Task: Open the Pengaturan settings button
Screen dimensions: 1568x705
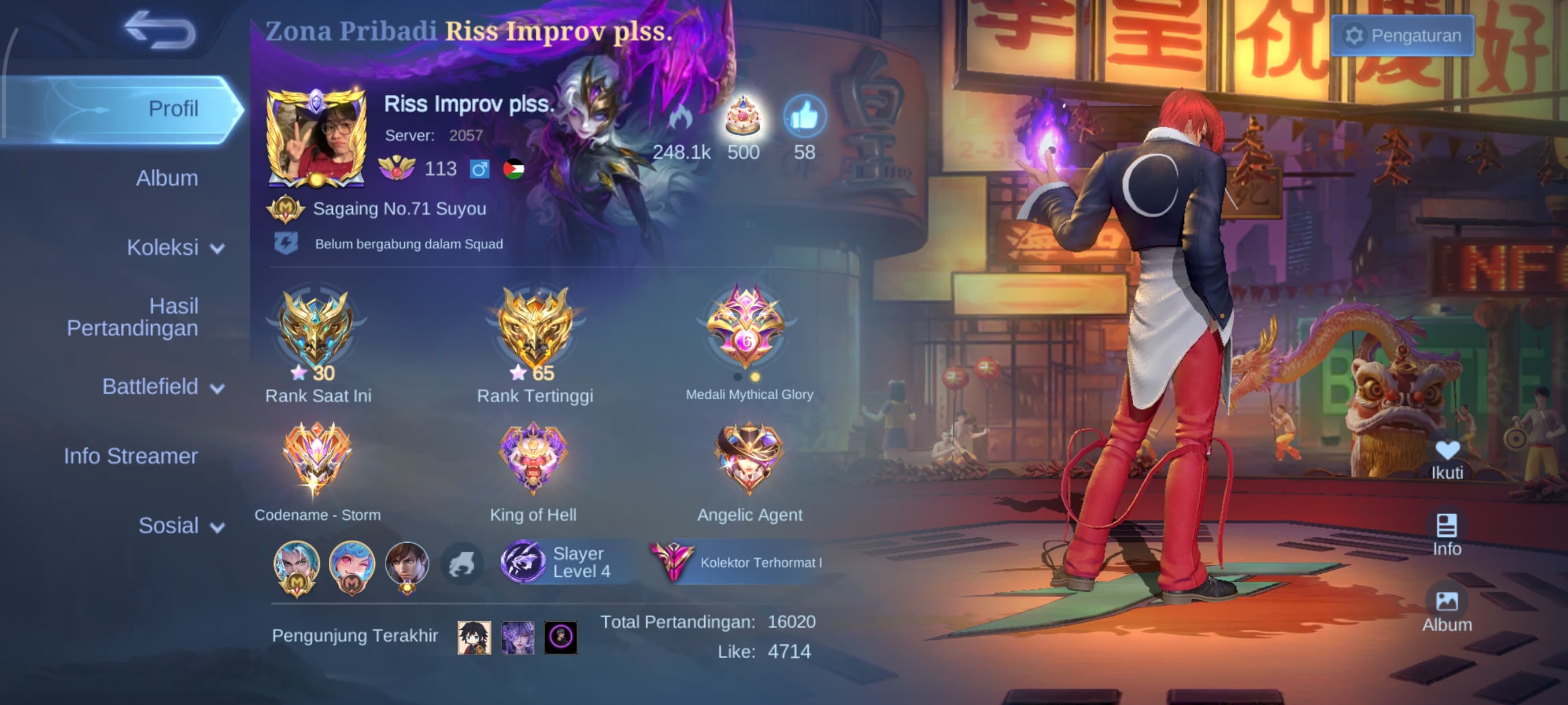Action: point(1402,36)
